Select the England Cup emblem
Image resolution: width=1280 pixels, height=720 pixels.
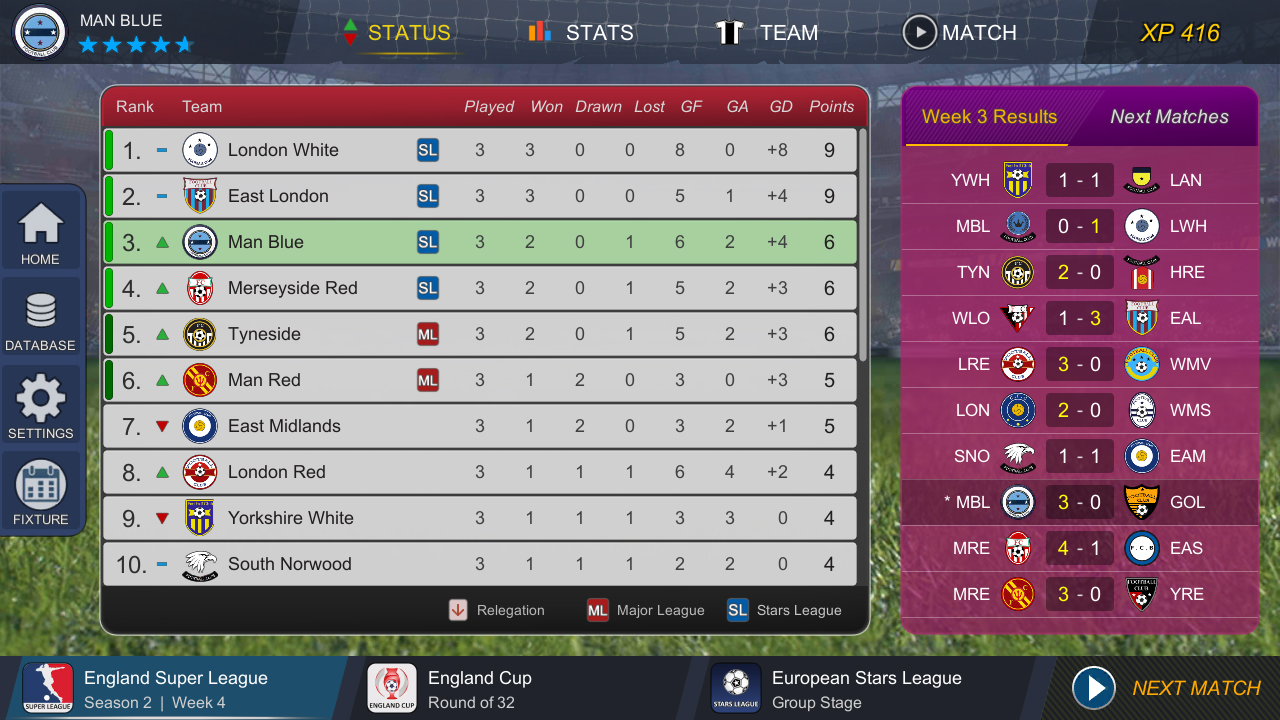392,688
